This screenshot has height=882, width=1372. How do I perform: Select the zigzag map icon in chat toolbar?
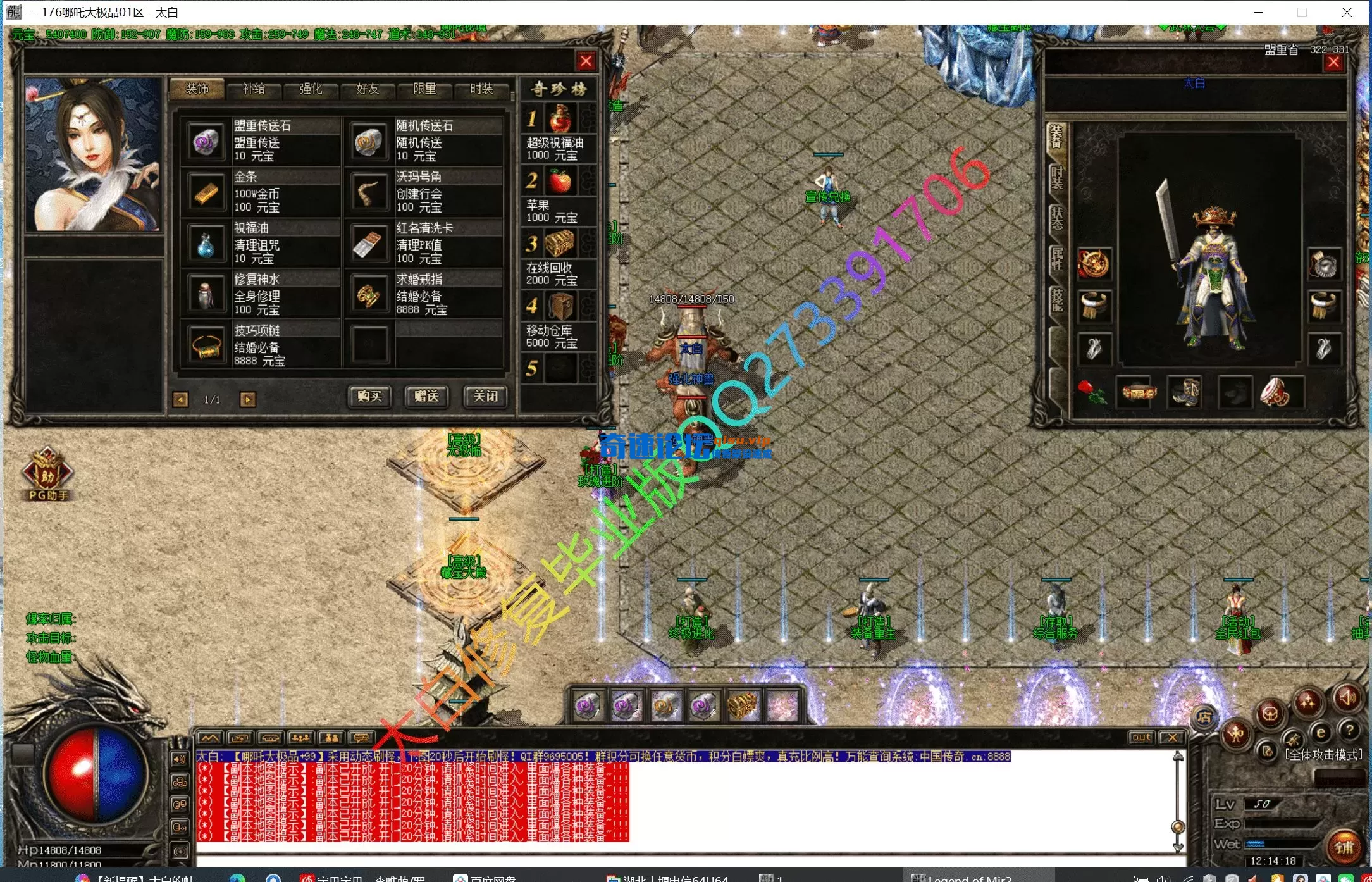[x=209, y=737]
